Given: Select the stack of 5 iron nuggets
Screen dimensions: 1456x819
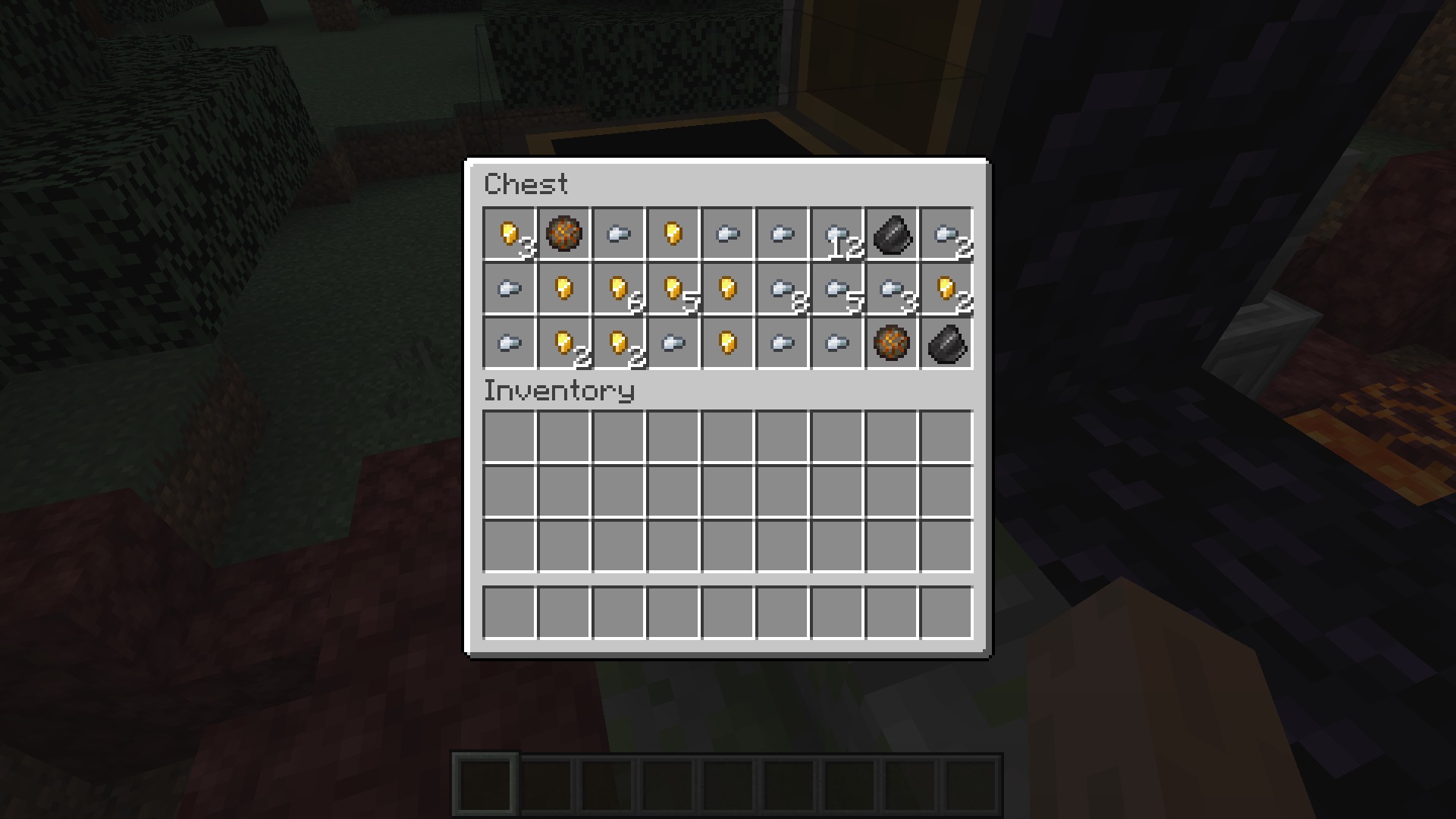Looking at the screenshot, I should [x=836, y=289].
